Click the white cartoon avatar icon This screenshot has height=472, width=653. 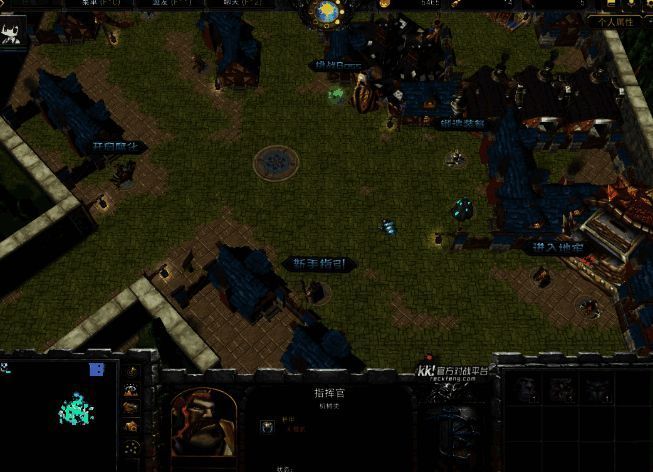(13, 36)
